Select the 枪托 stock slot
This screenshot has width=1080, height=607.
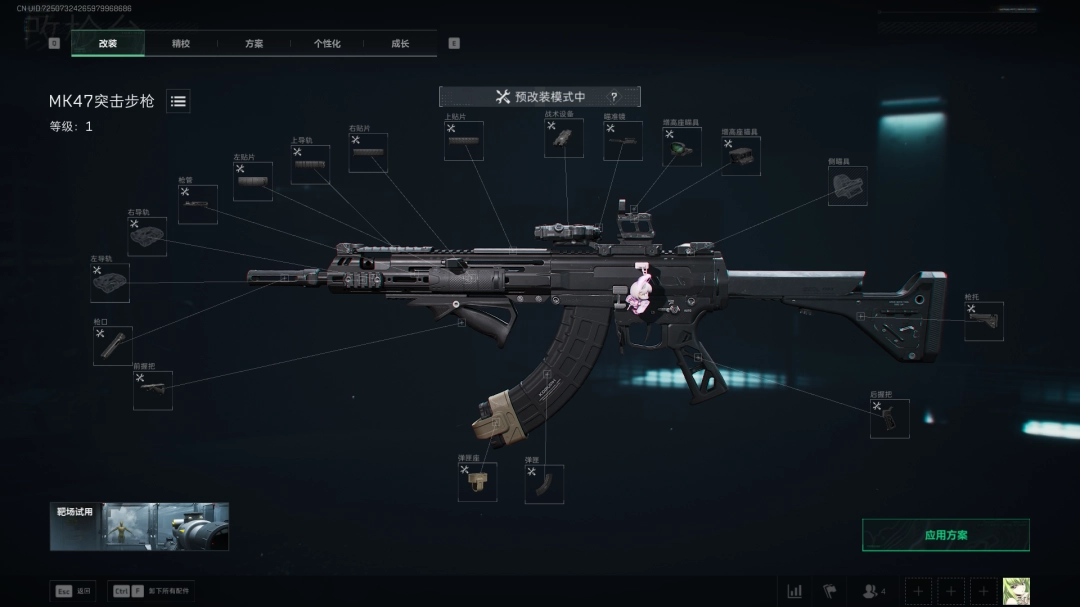point(983,322)
